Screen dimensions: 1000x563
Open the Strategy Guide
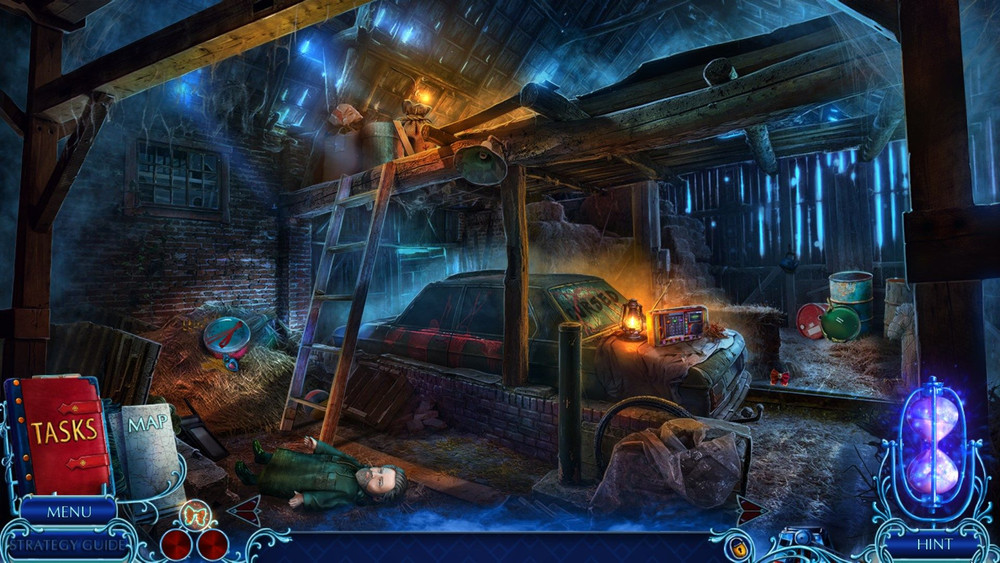[x=68, y=545]
